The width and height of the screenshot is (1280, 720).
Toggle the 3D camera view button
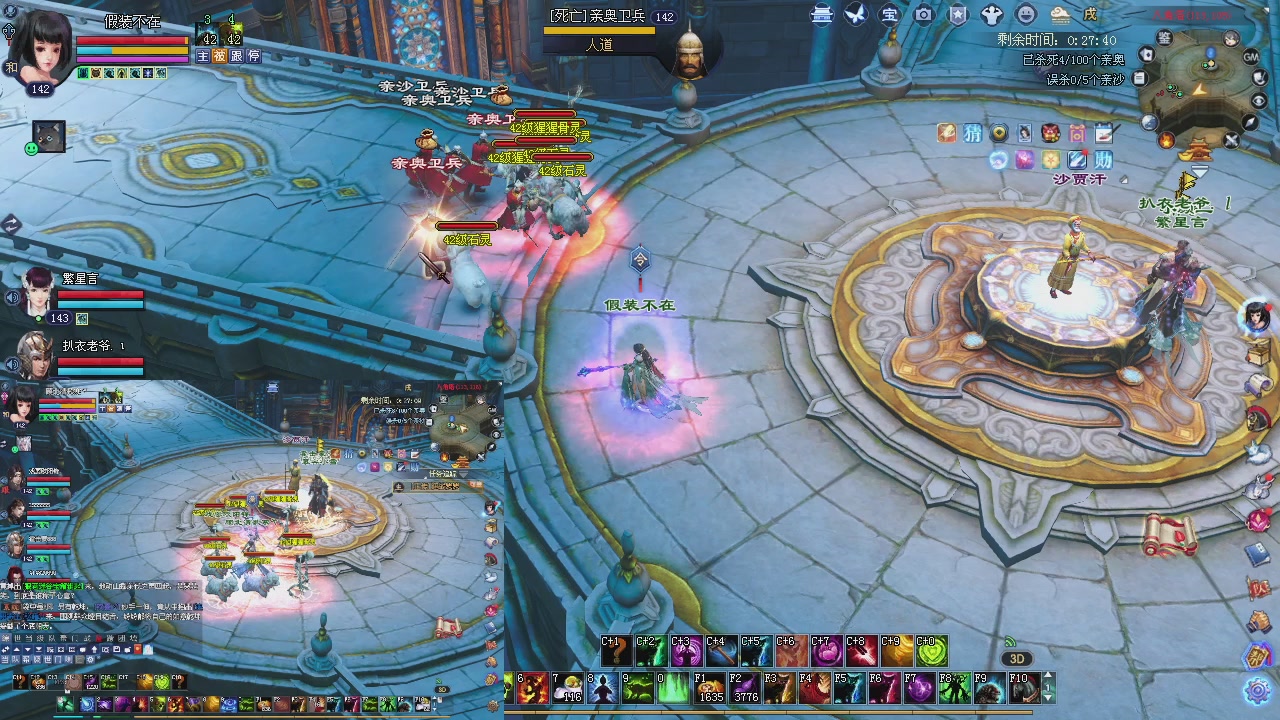point(1017,659)
